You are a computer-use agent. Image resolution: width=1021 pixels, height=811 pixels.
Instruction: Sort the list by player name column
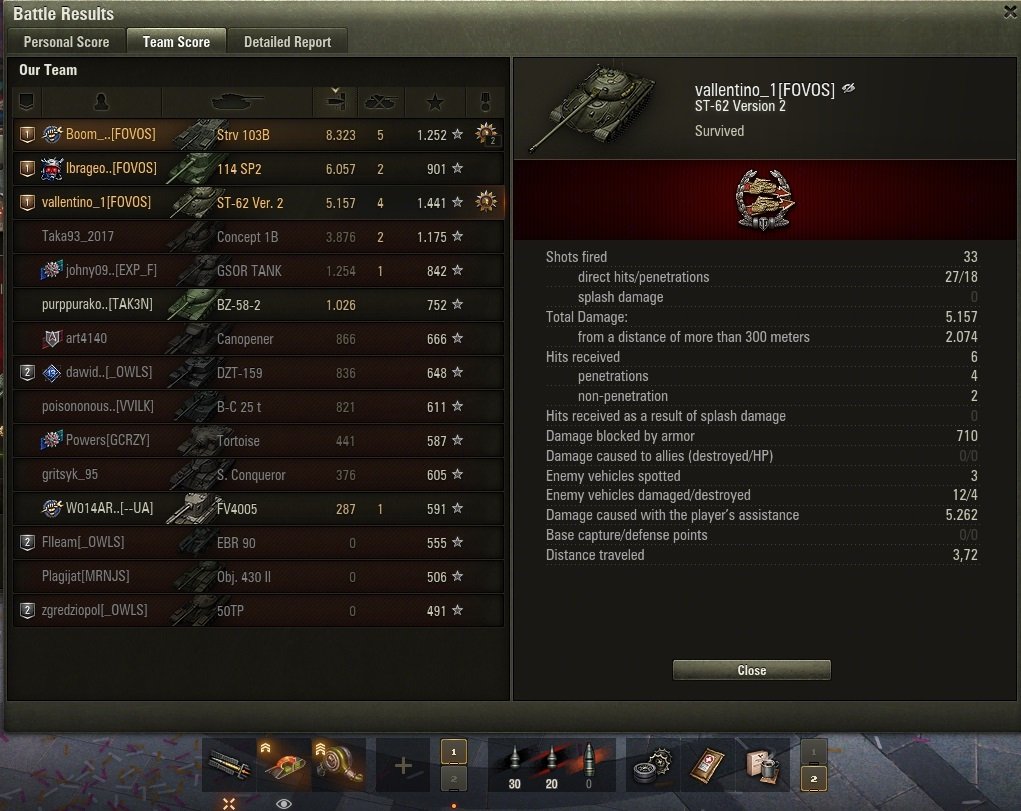click(x=101, y=101)
